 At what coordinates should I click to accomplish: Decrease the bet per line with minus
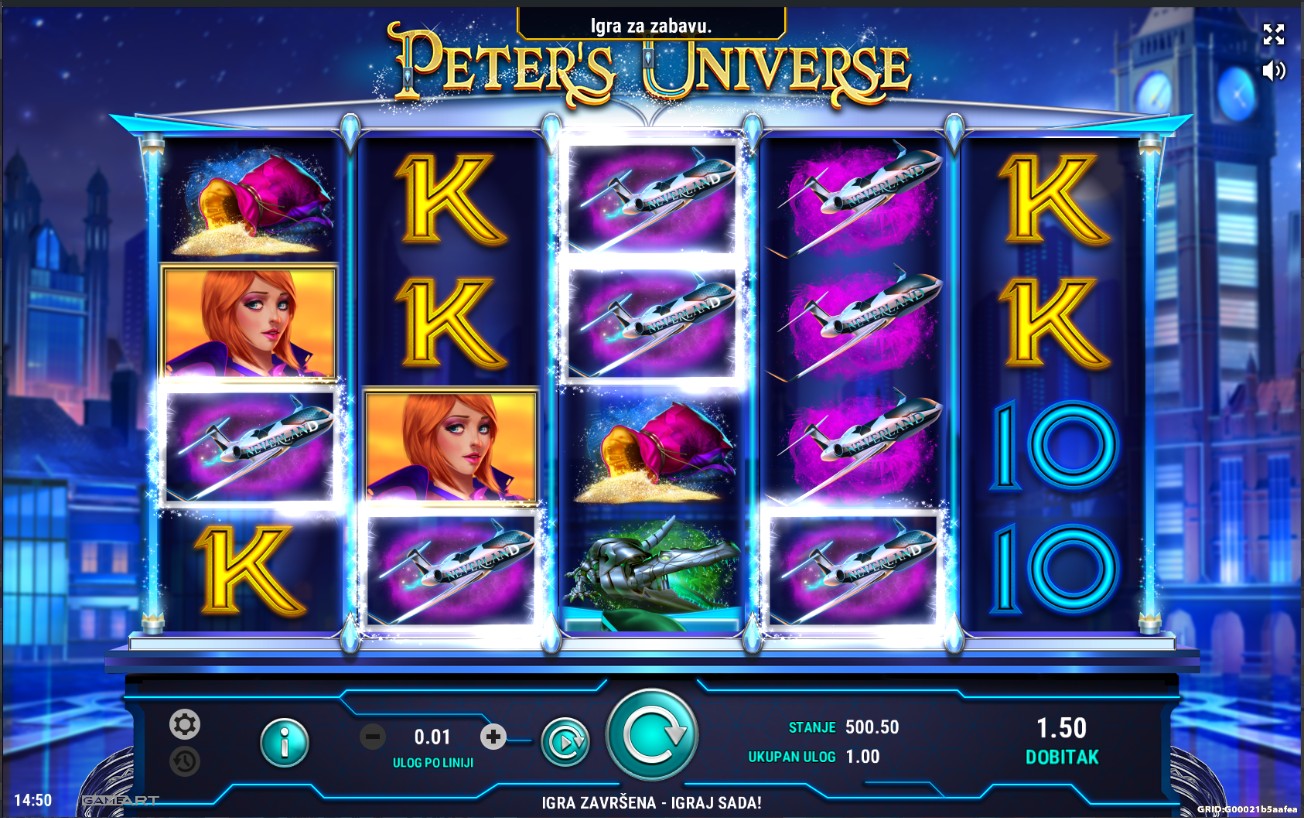[x=372, y=738]
